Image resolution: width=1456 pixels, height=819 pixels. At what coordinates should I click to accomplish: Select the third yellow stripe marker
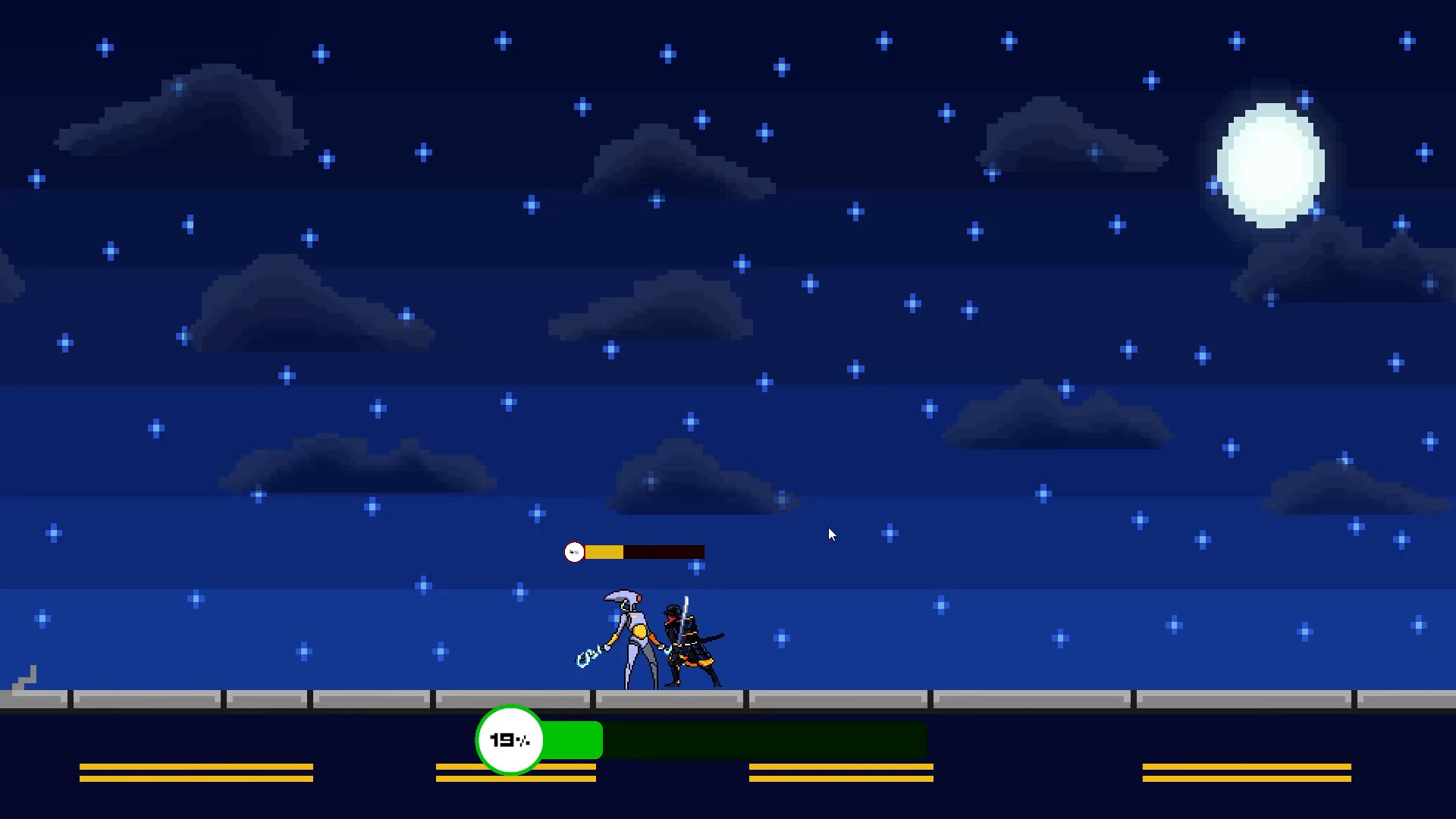(x=840, y=772)
